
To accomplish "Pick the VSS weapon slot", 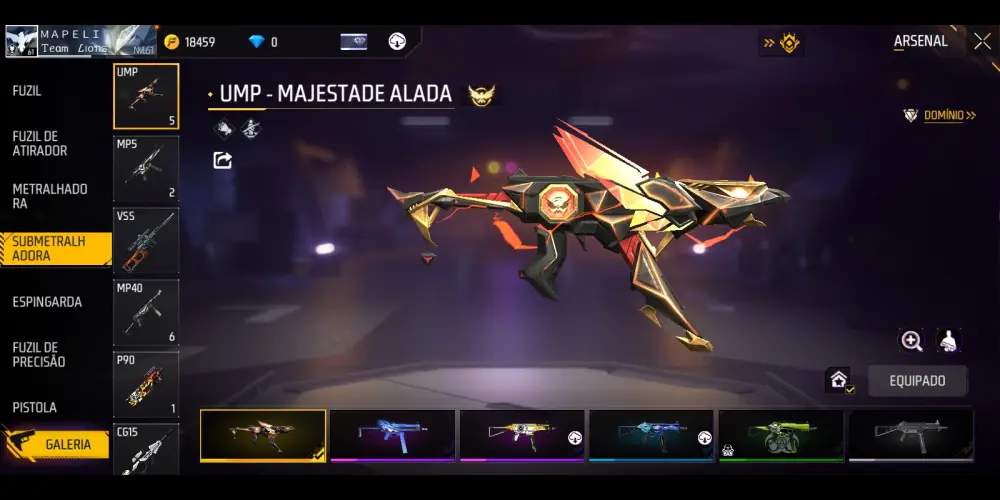I will 146,240.
